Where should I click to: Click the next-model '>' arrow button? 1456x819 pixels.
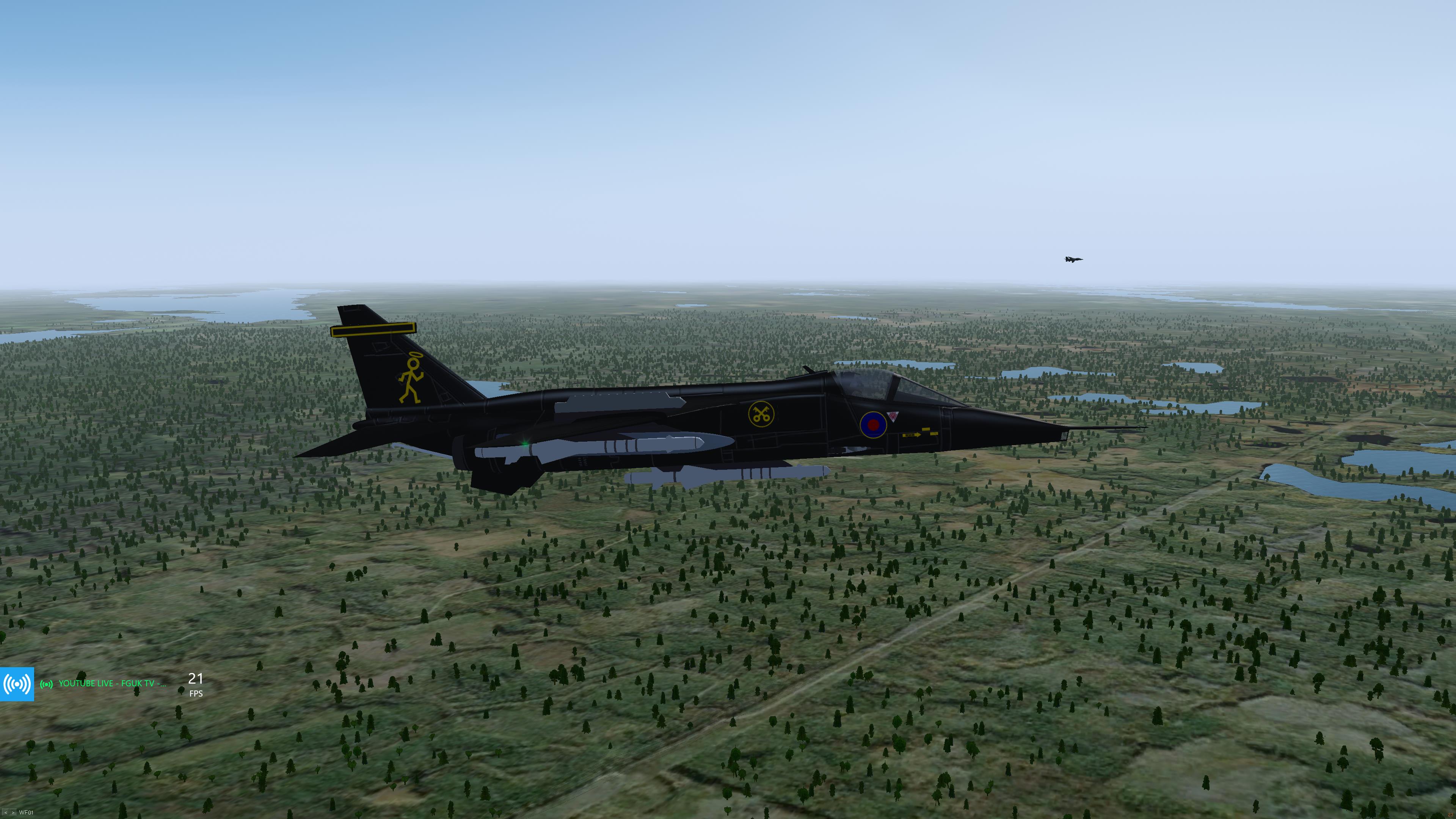pos(13,813)
